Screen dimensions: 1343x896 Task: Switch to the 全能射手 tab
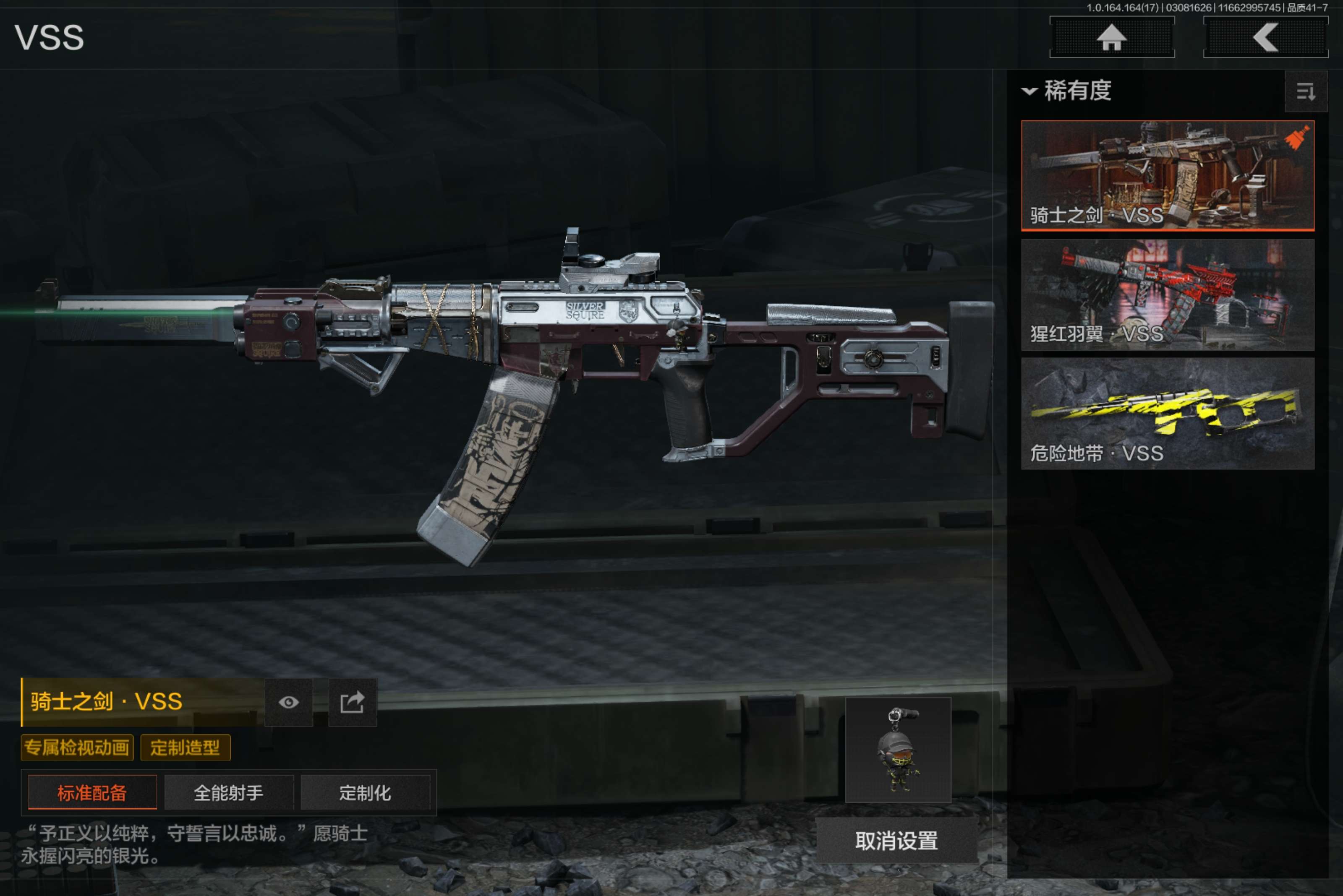(229, 792)
